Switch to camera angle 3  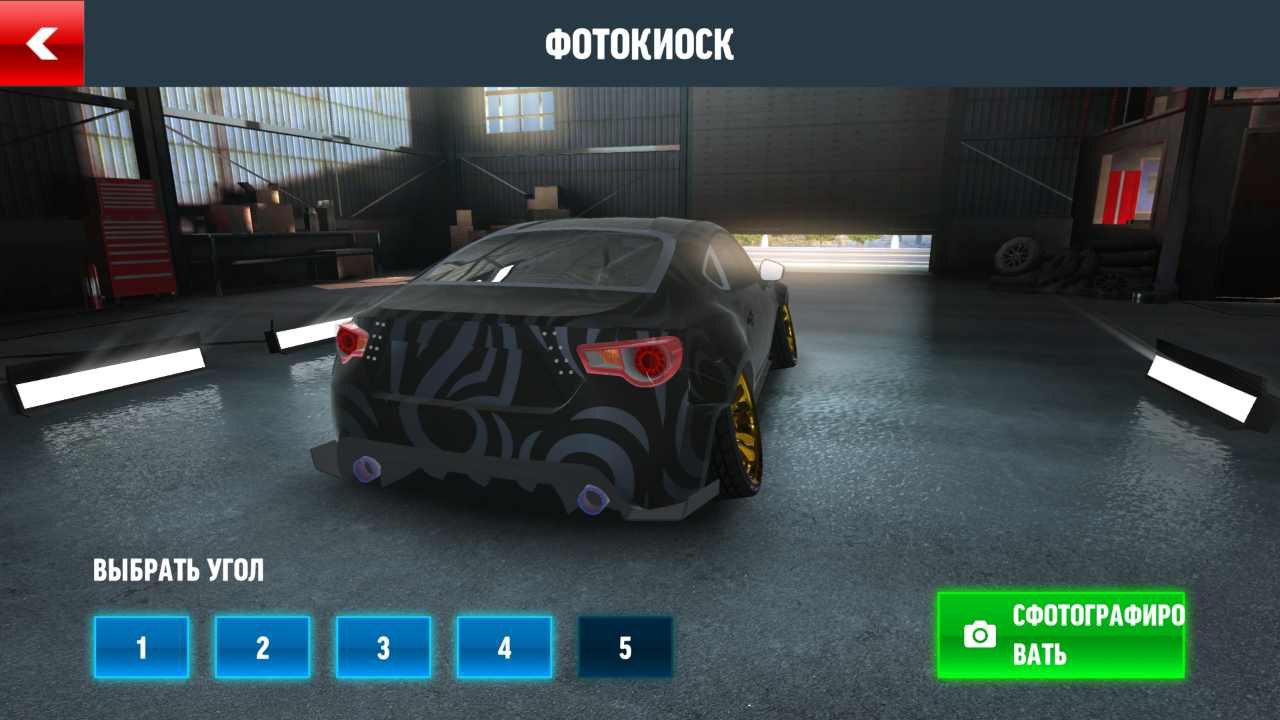pyautogui.click(x=383, y=647)
